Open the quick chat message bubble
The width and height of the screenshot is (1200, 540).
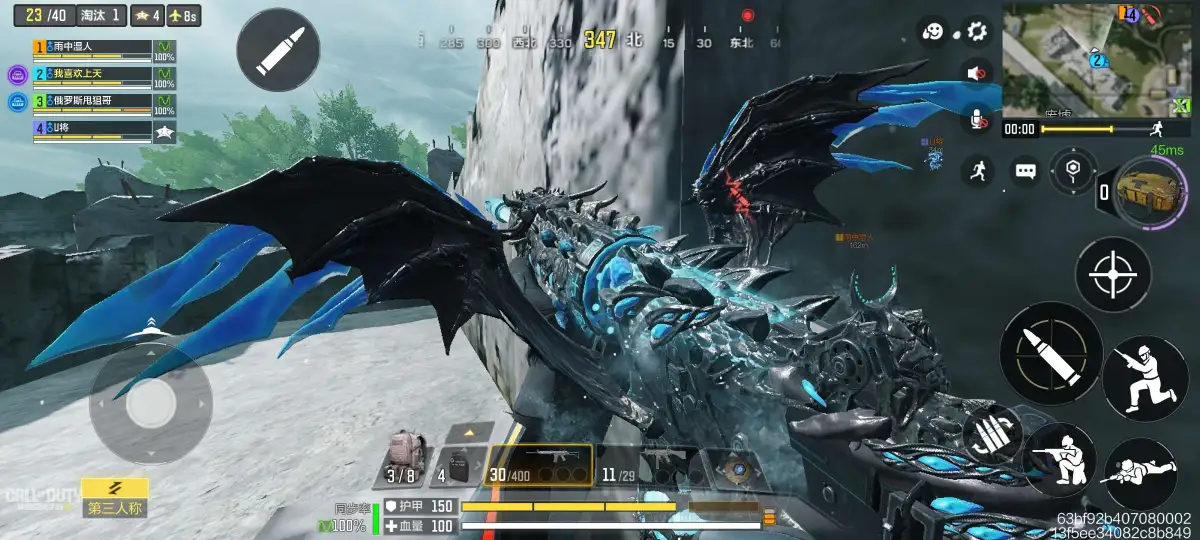(x=1026, y=171)
